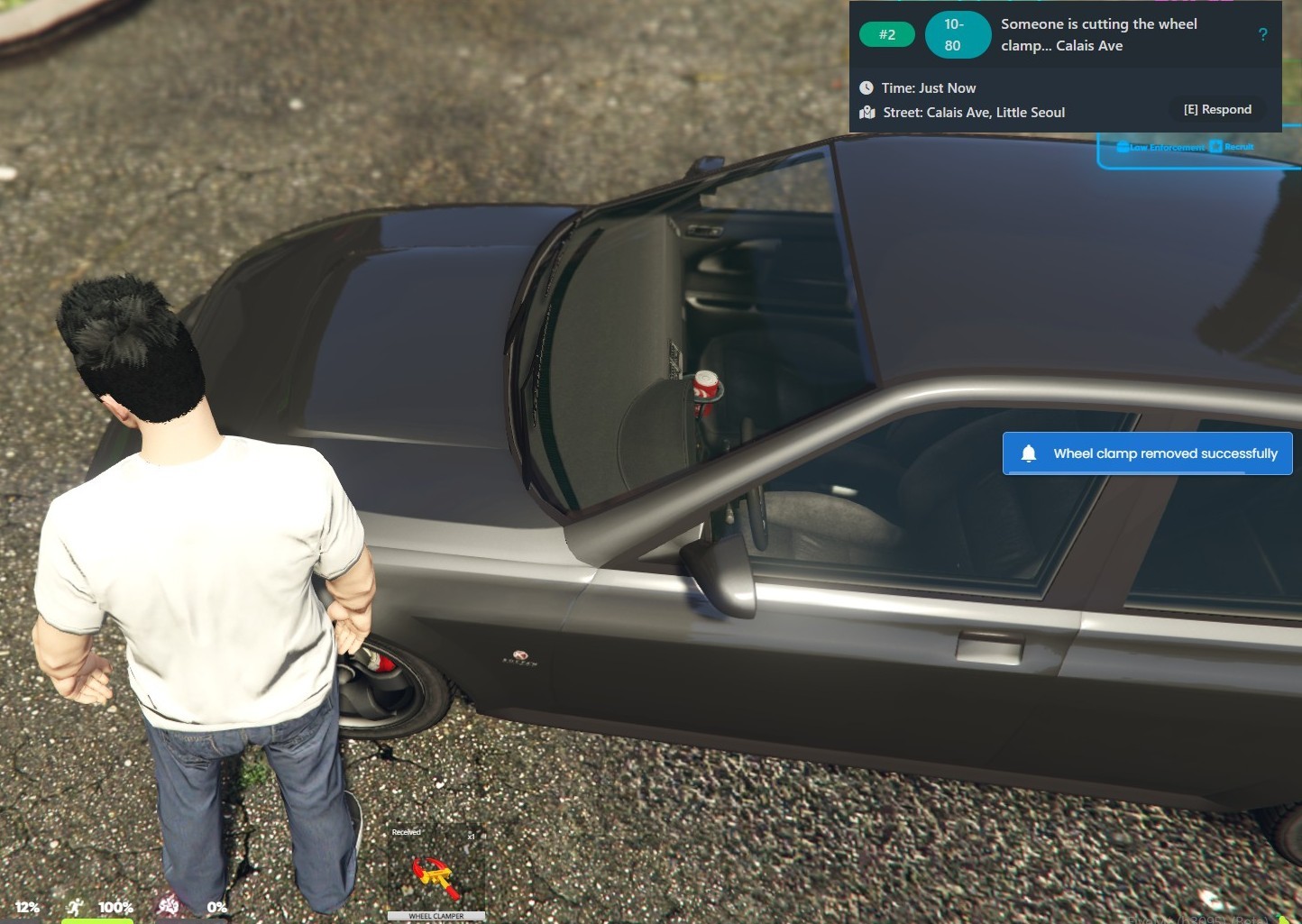
Task: Select the received Wheel Clamper item box
Action: [x=436, y=872]
